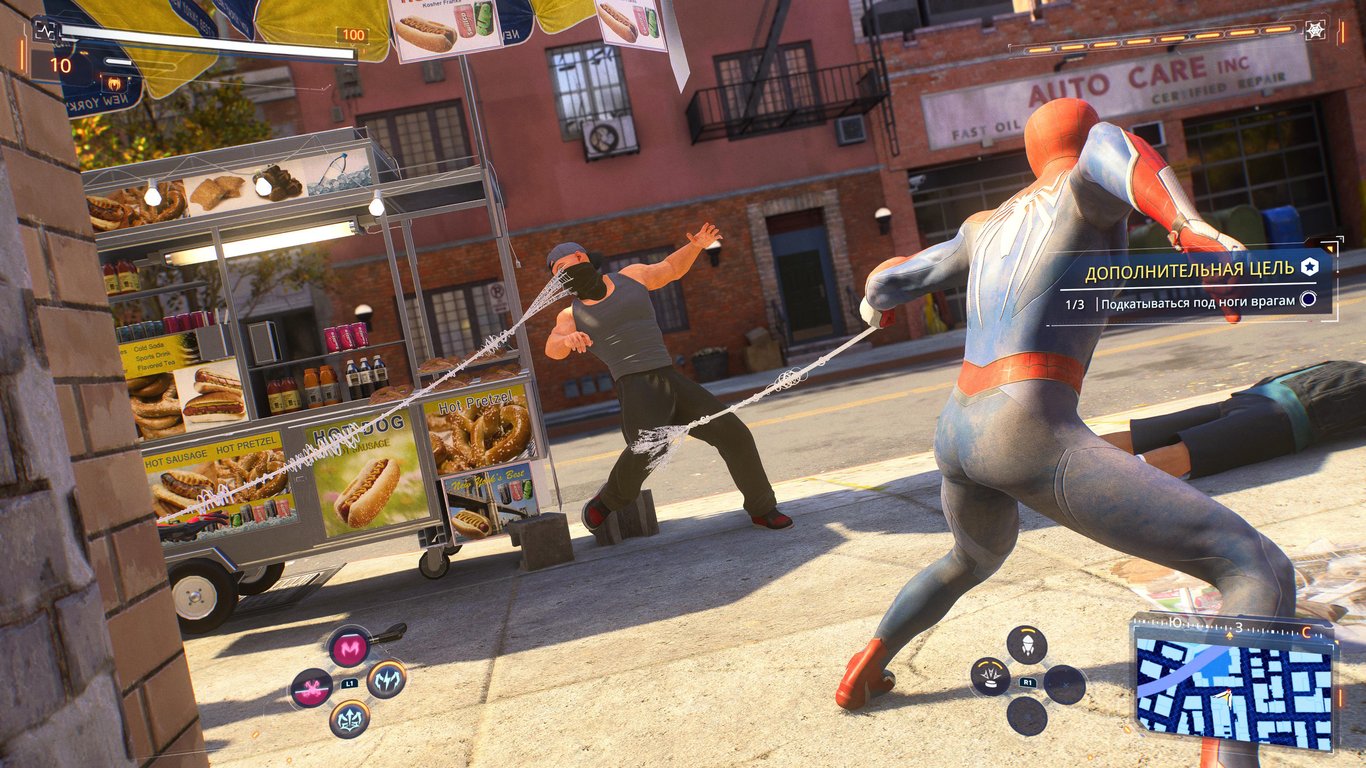Use the lightning bolt spider-arms ability
The image size is (1366, 768).
click(x=386, y=680)
